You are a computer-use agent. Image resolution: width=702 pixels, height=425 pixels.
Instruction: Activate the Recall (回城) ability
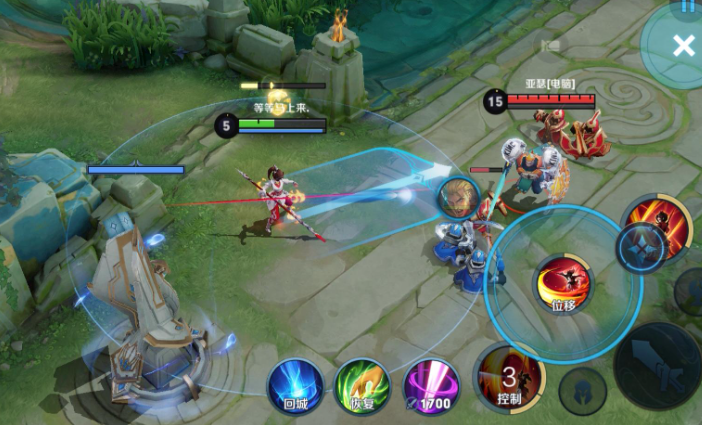[x=295, y=385]
